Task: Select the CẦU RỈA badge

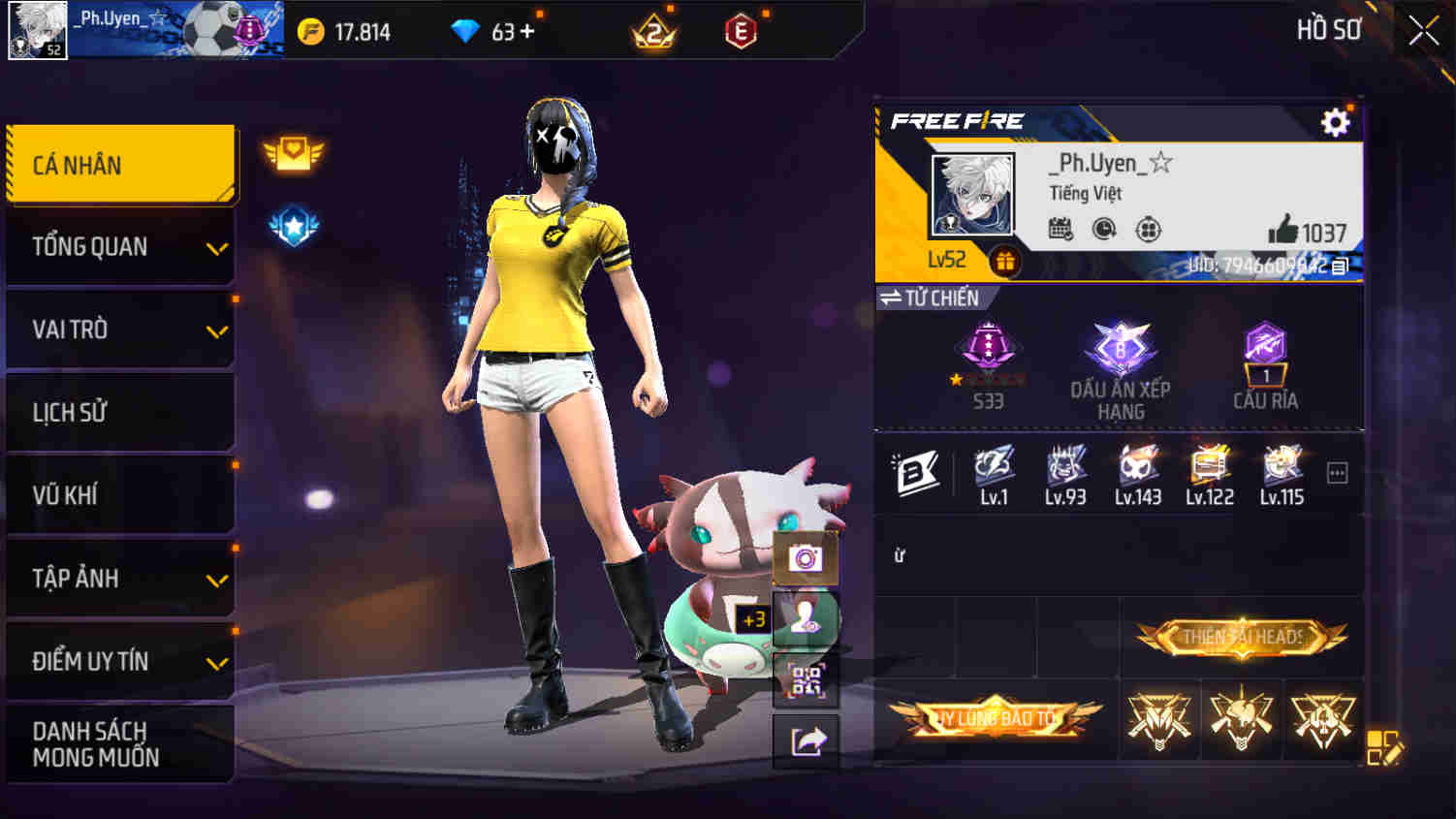Action: [1266, 354]
